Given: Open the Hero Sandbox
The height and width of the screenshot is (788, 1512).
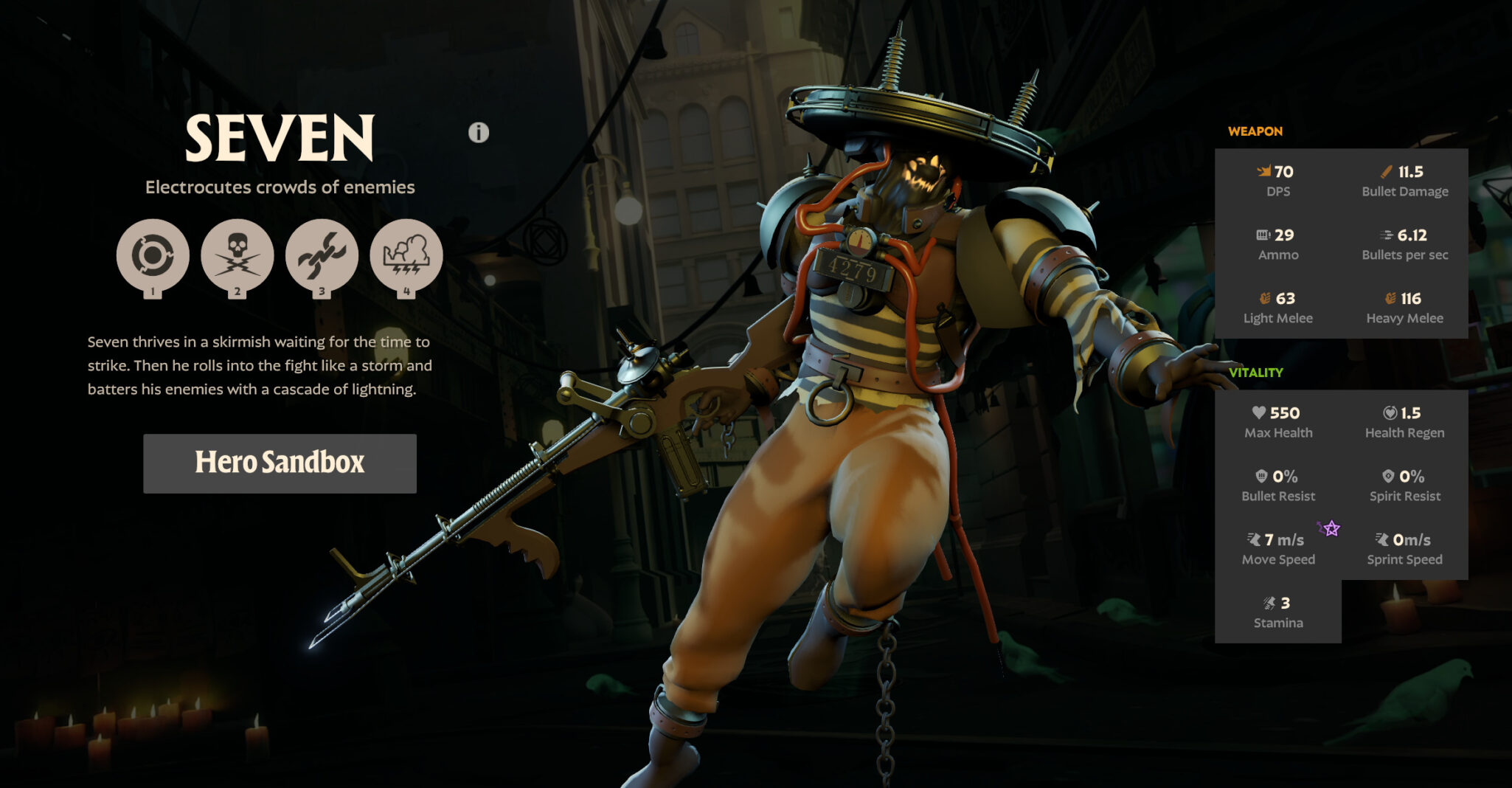Looking at the screenshot, I should (280, 463).
